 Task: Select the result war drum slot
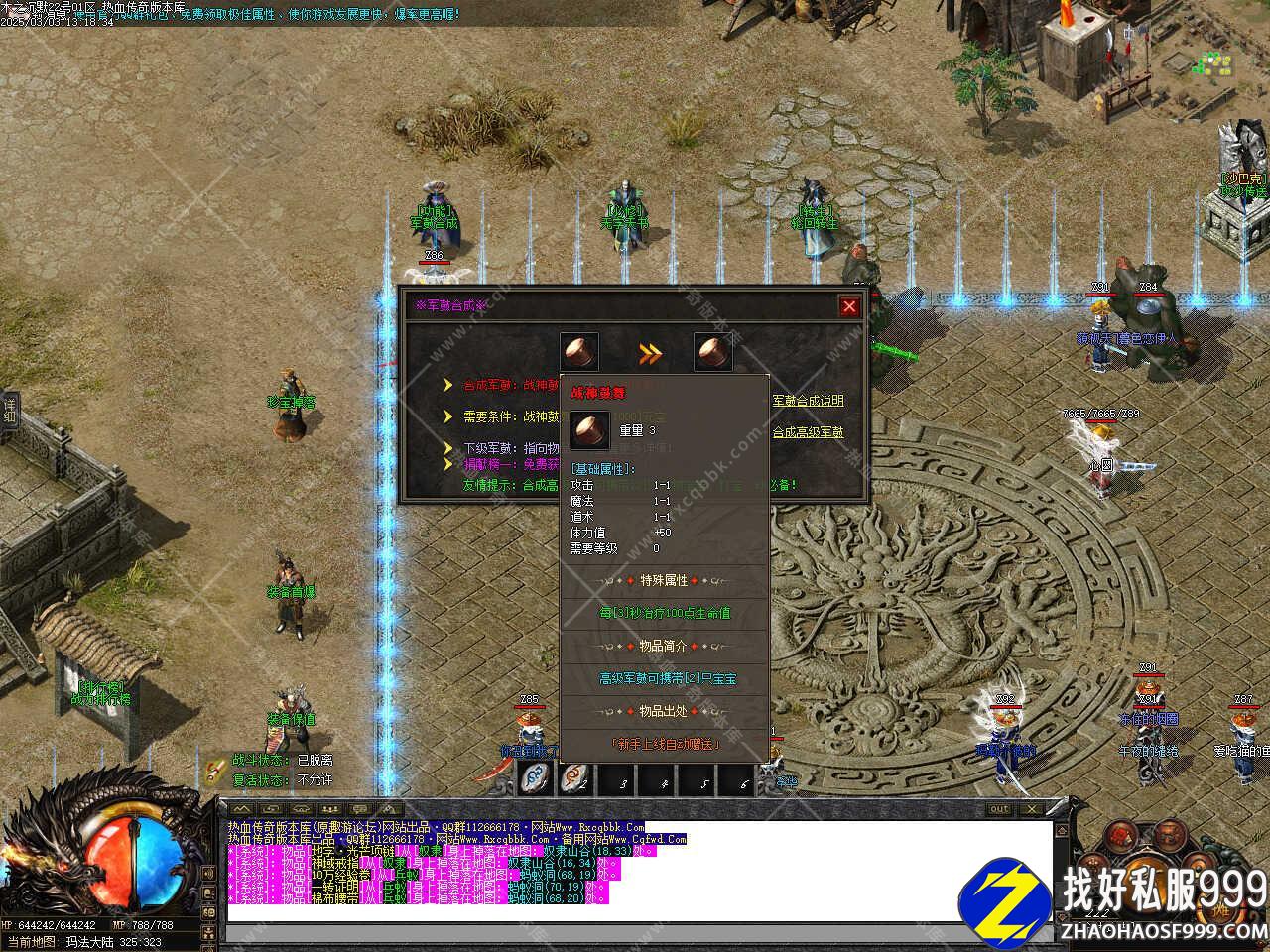coord(712,352)
